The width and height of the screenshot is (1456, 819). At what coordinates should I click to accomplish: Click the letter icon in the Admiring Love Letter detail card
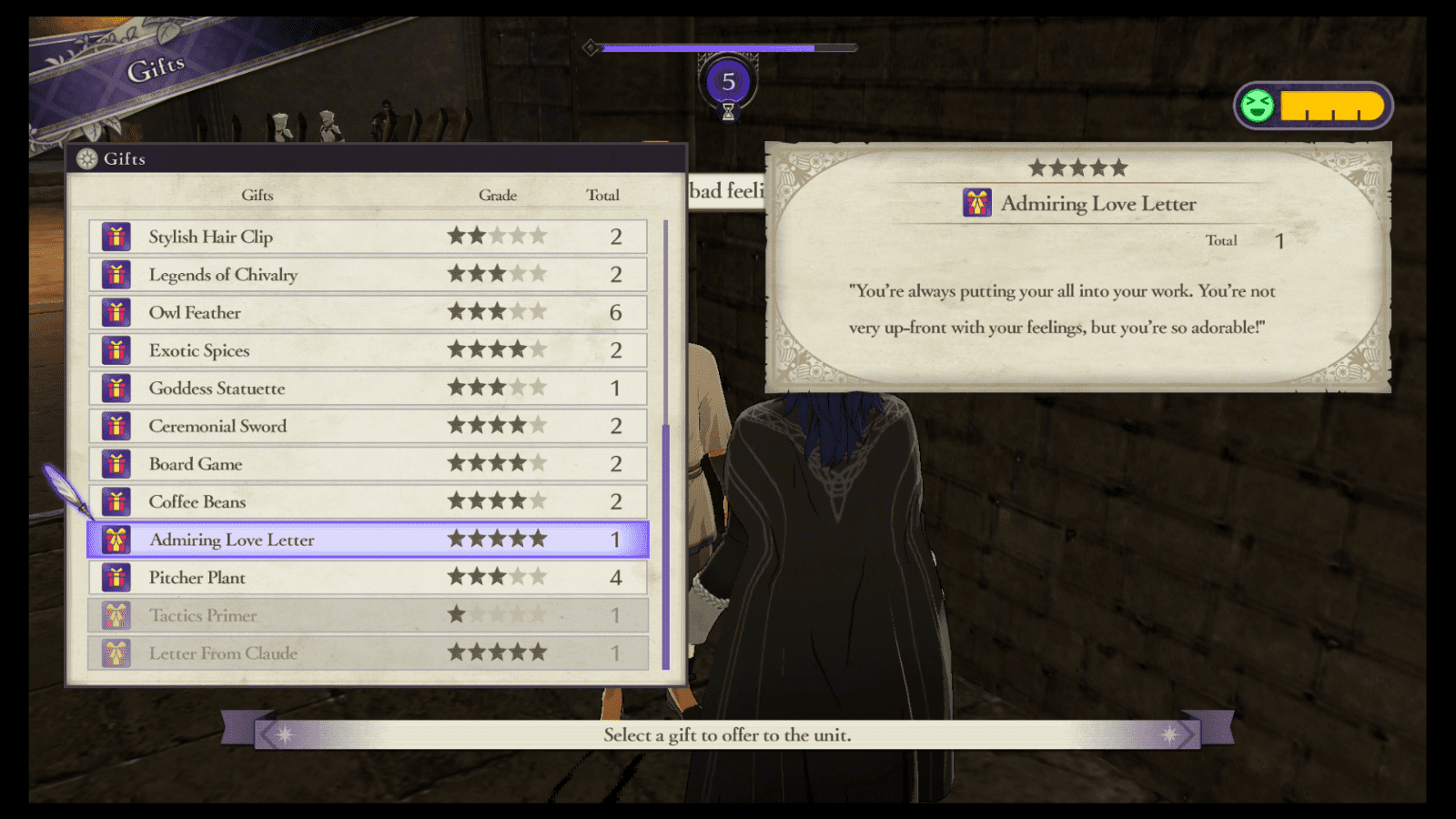[x=976, y=204]
